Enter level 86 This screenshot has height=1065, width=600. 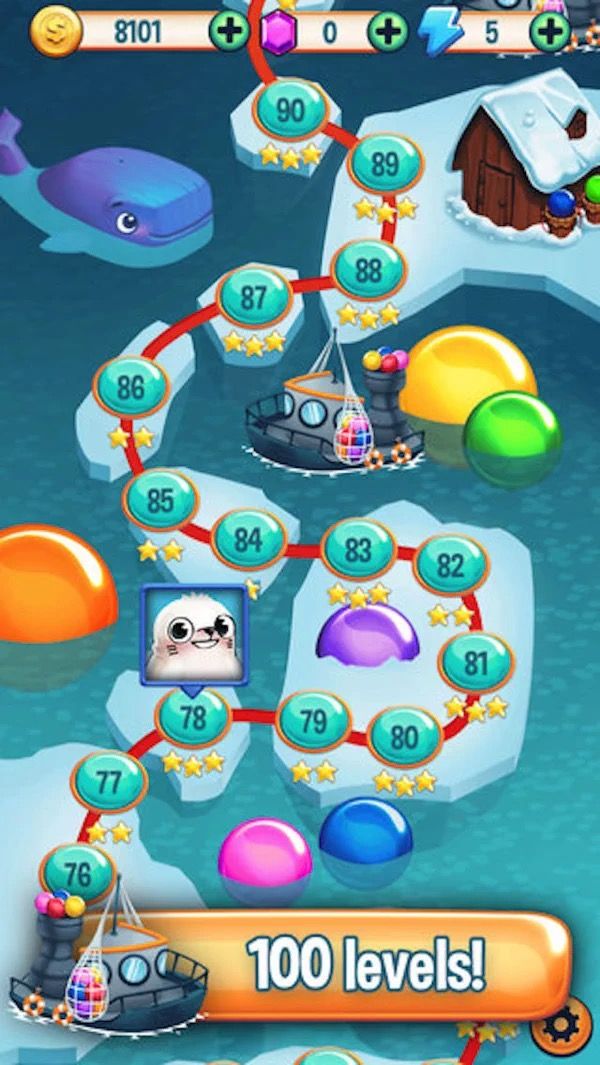tap(131, 388)
